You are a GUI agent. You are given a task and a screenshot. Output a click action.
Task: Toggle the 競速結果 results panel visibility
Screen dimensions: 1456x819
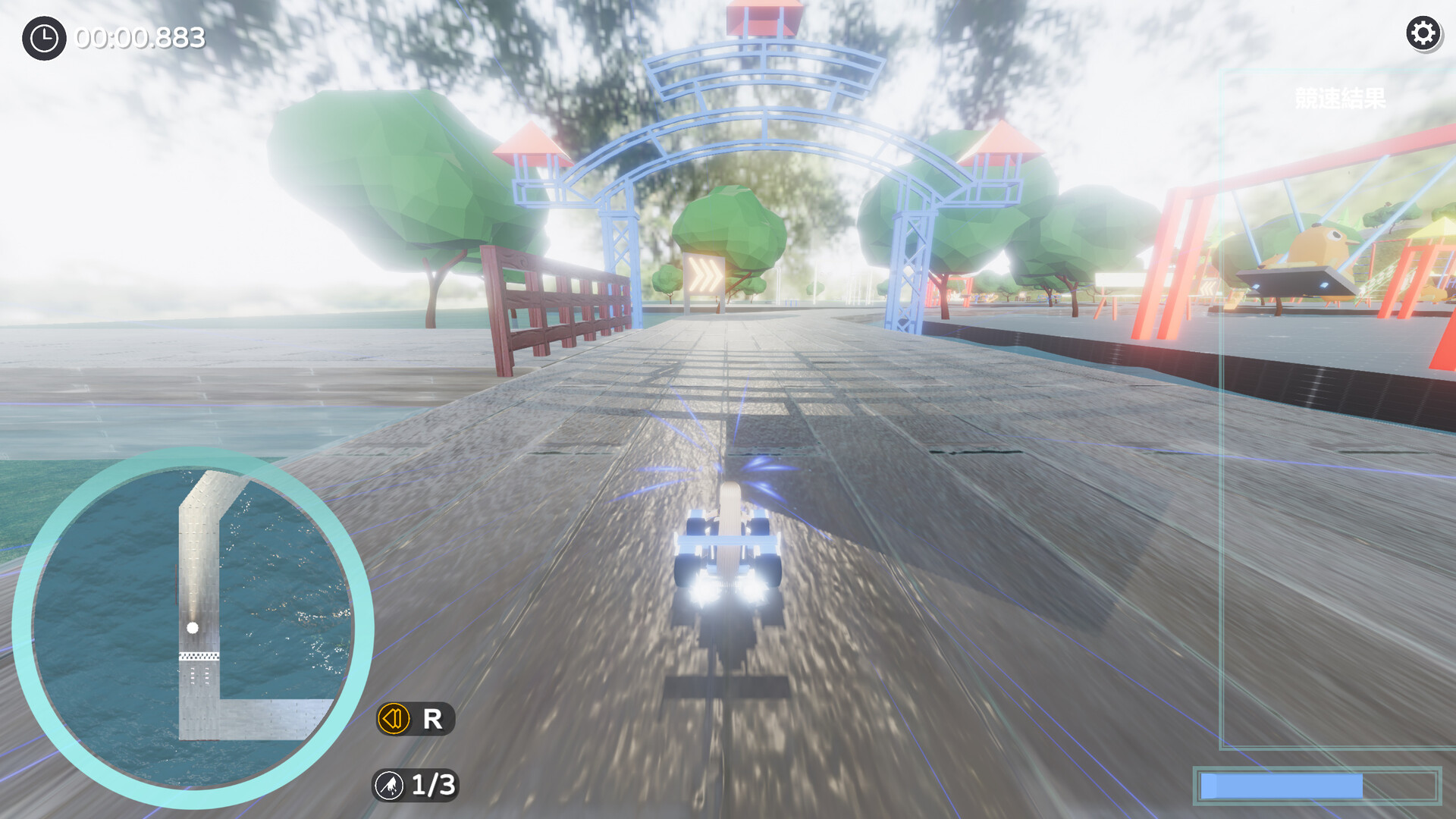click(x=1341, y=99)
